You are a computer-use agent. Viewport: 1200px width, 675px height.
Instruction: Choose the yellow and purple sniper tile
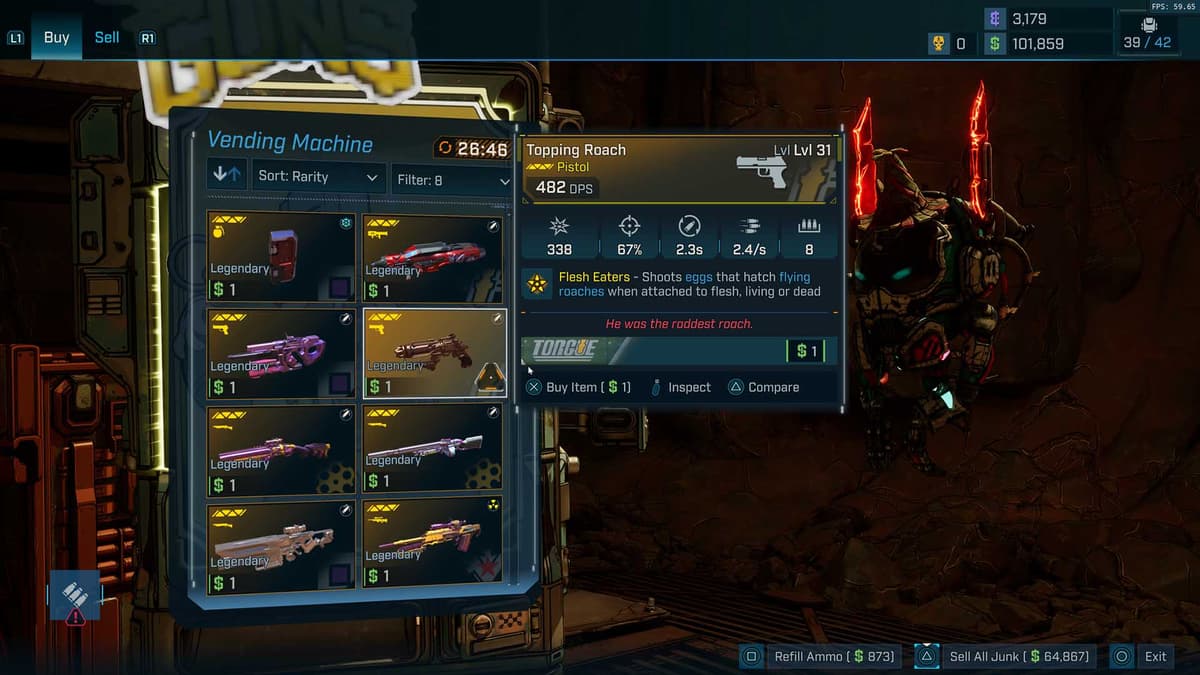(x=434, y=548)
